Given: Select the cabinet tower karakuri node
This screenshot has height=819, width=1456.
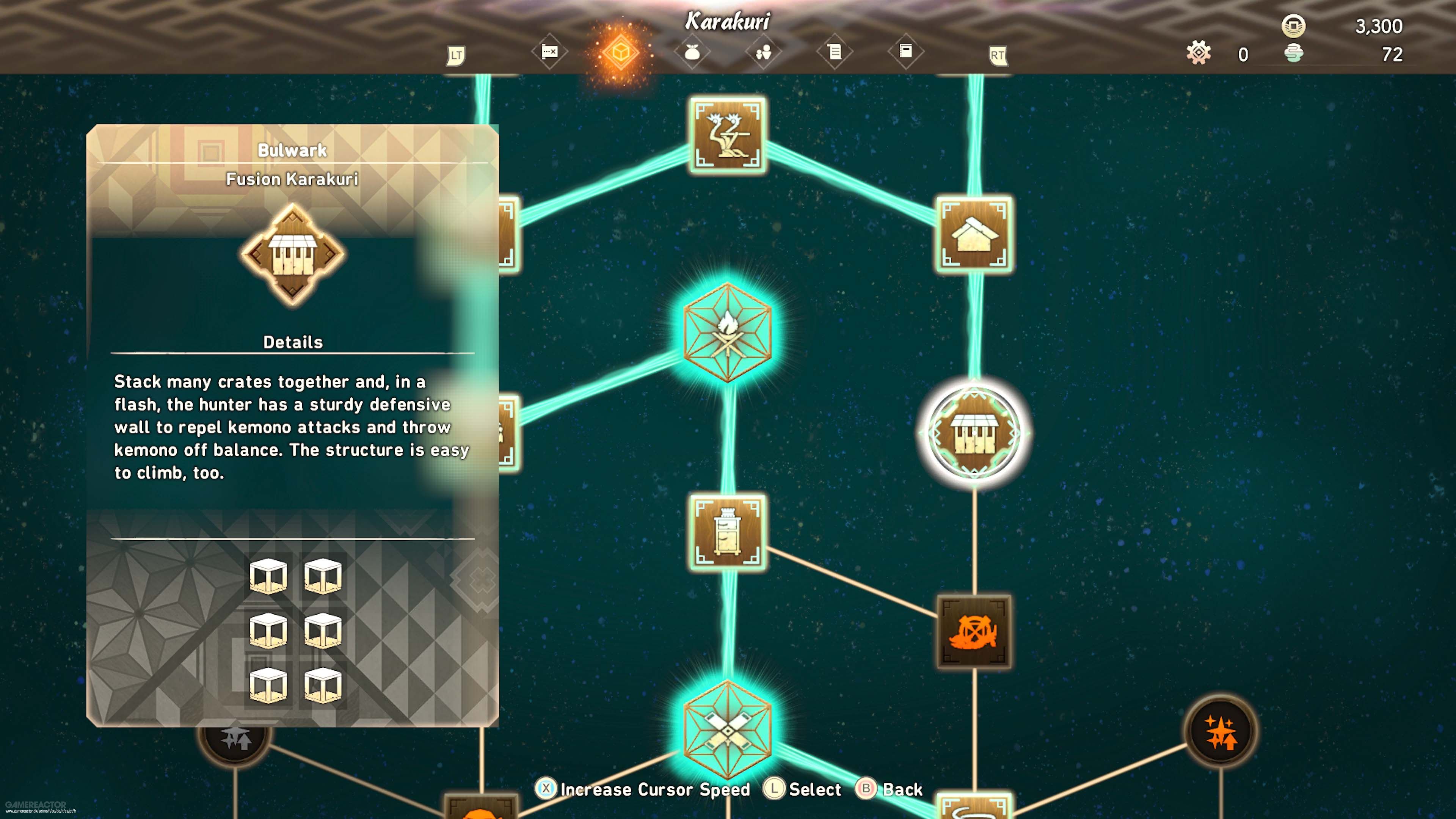Looking at the screenshot, I should (x=728, y=532).
